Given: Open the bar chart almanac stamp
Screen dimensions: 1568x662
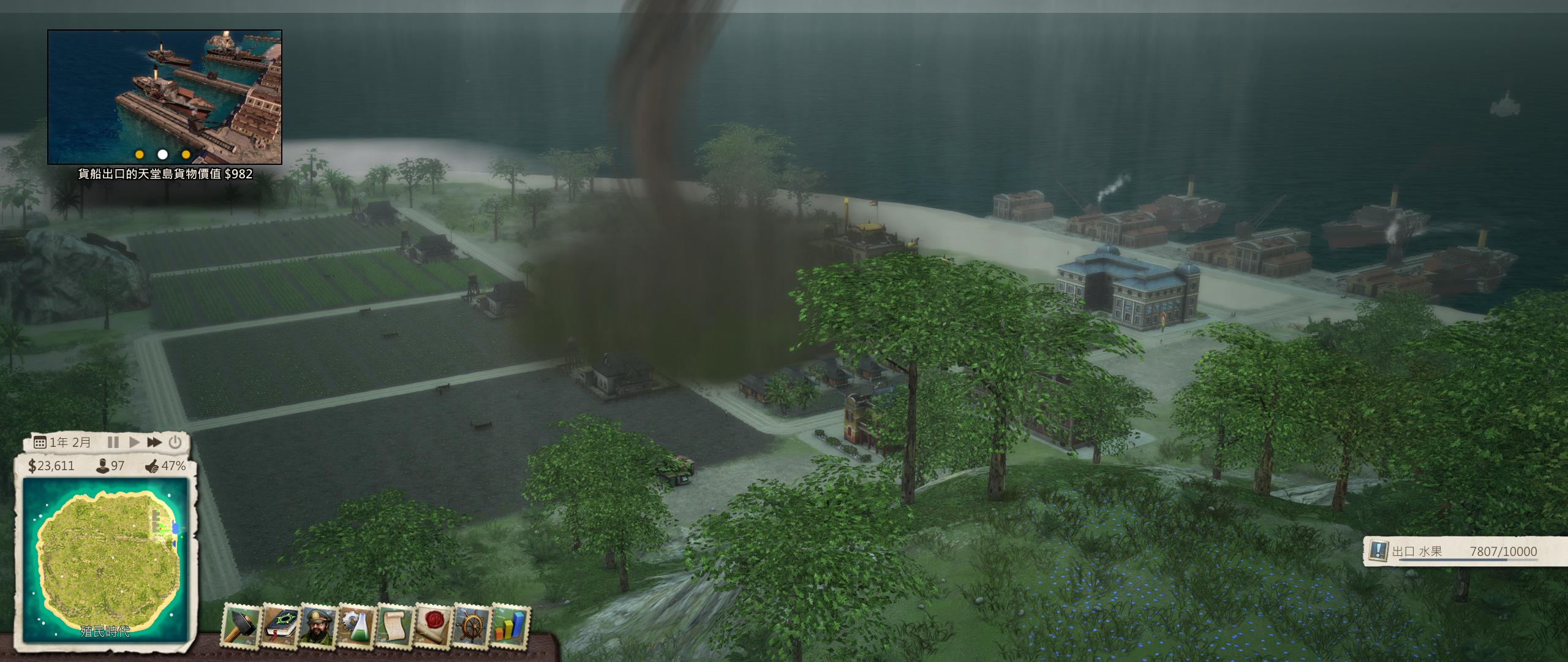Looking at the screenshot, I should tap(510, 625).
